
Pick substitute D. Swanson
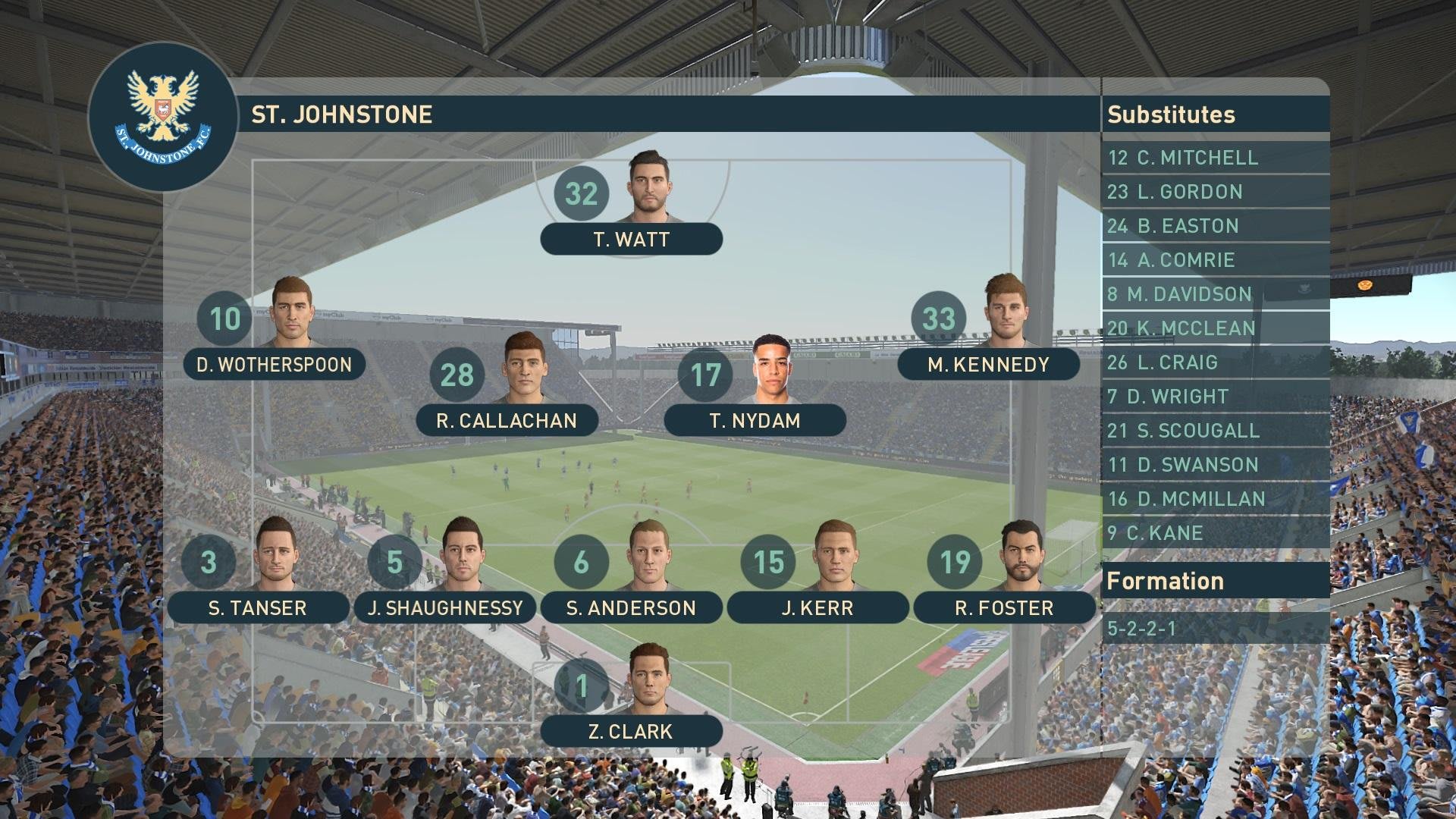tap(1215, 465)
